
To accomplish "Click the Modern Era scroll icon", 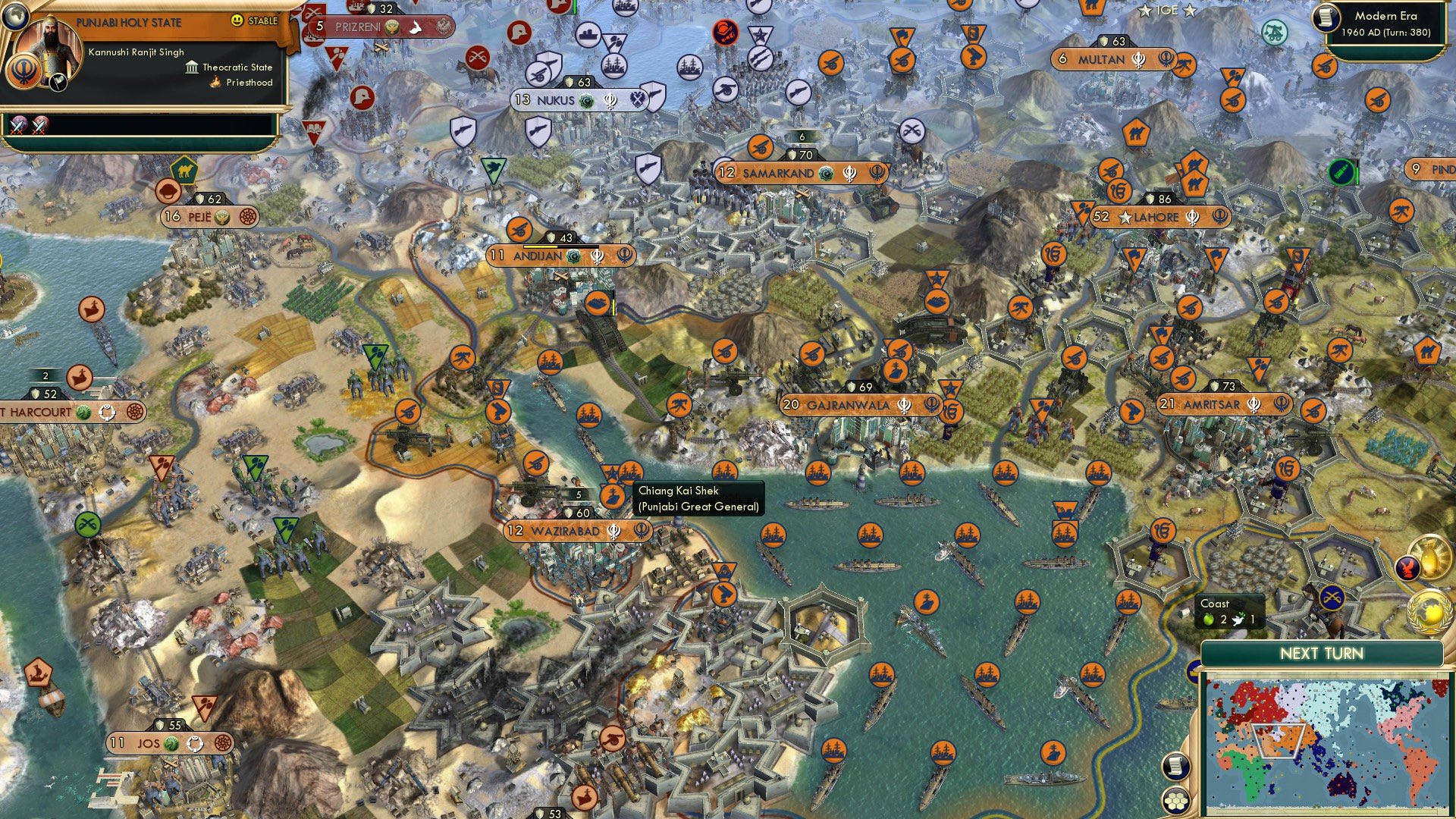I will point(1326,19).
